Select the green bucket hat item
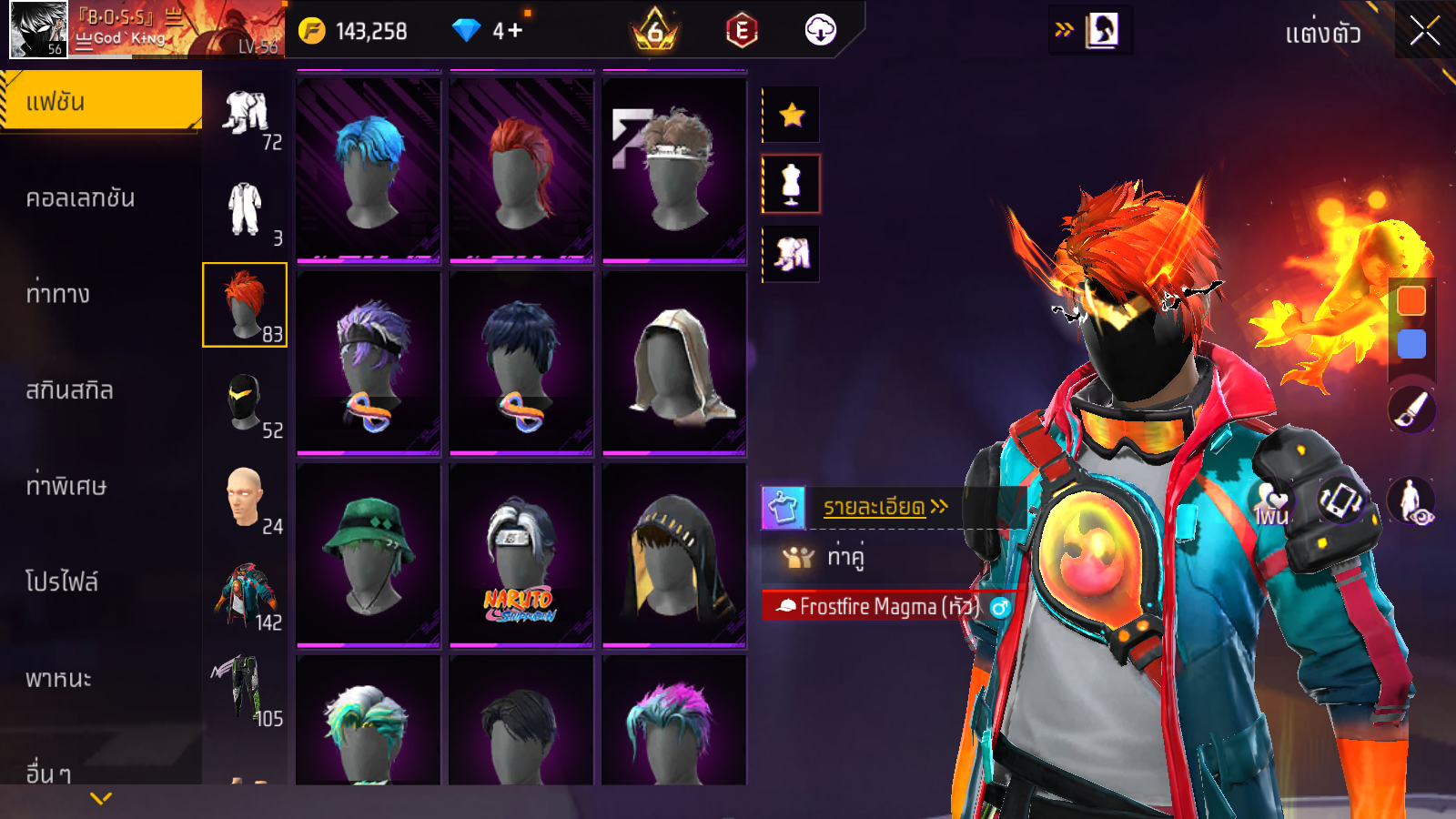Viewport: 1456px width, 819px height. coord(369,555)
